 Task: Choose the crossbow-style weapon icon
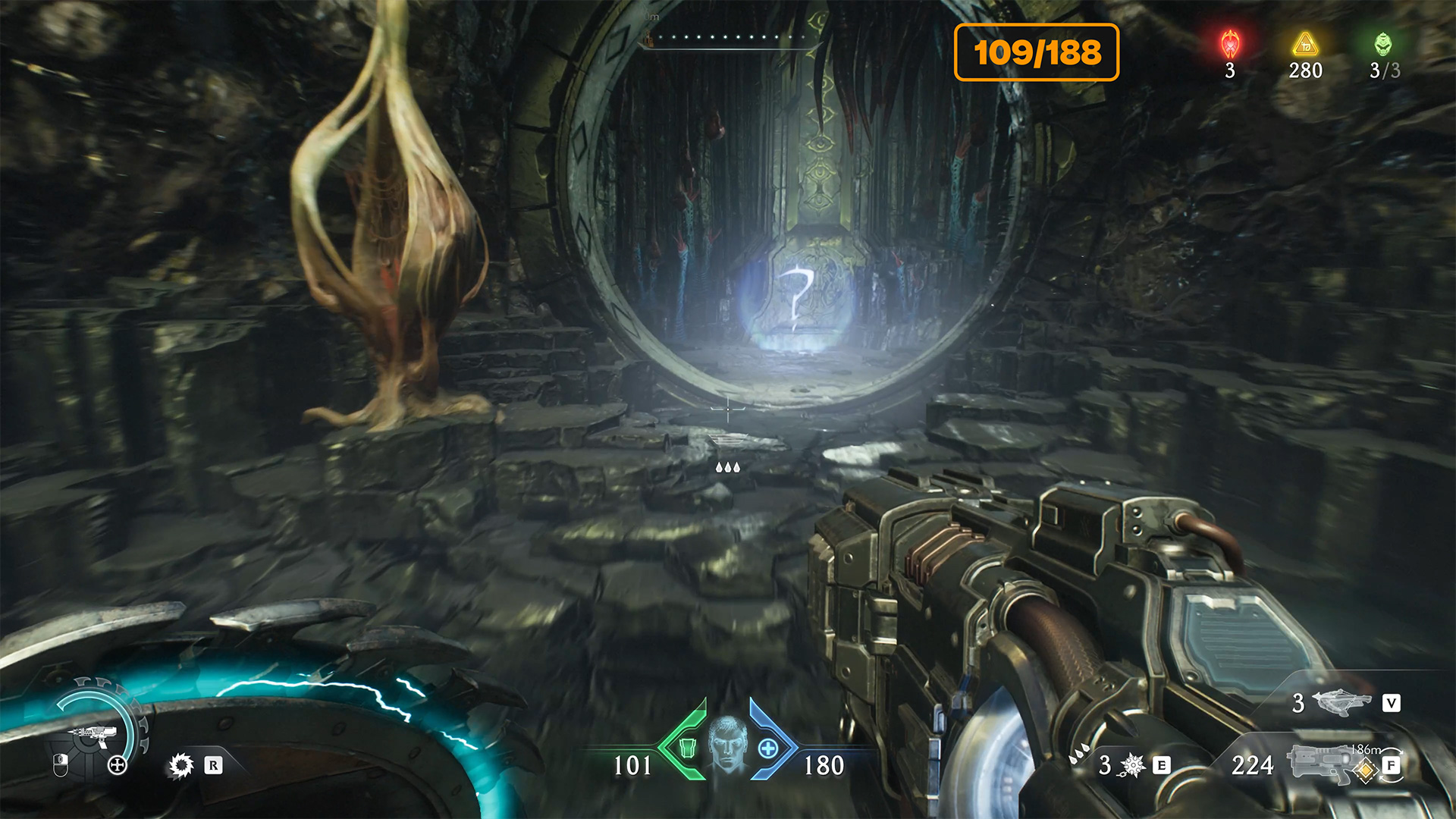[x=1341, y=702]
